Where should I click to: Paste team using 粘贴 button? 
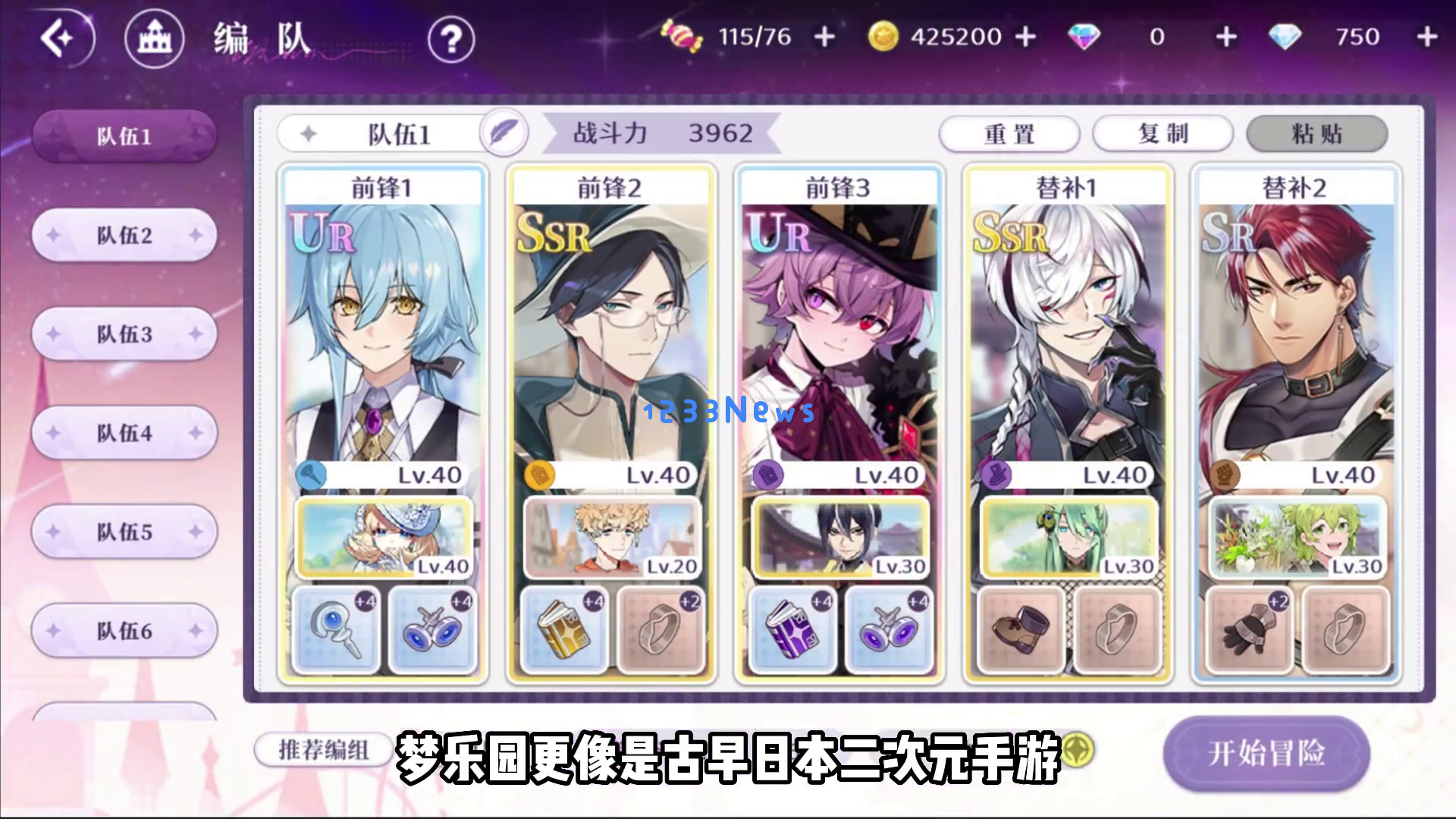click(1316, 134)
